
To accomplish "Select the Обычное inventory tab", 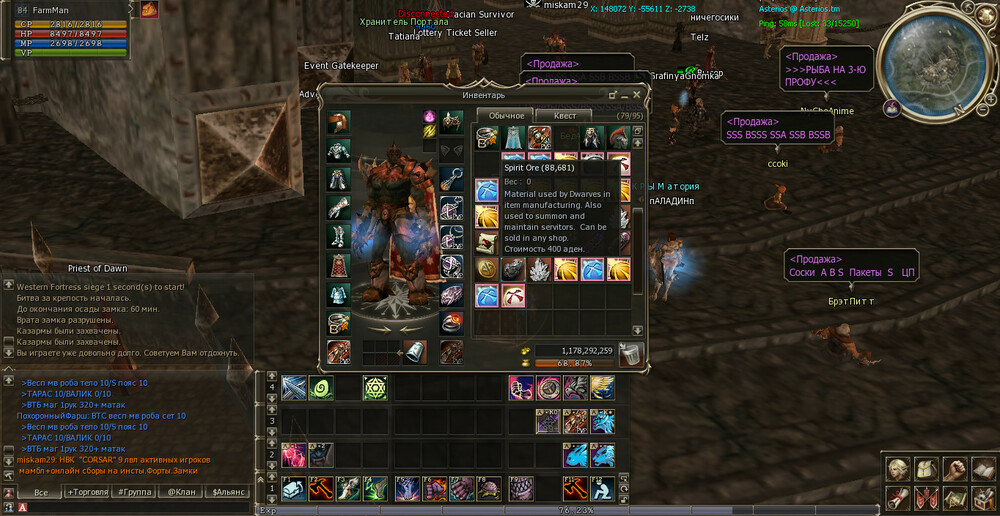I will (x=505, y=116).
